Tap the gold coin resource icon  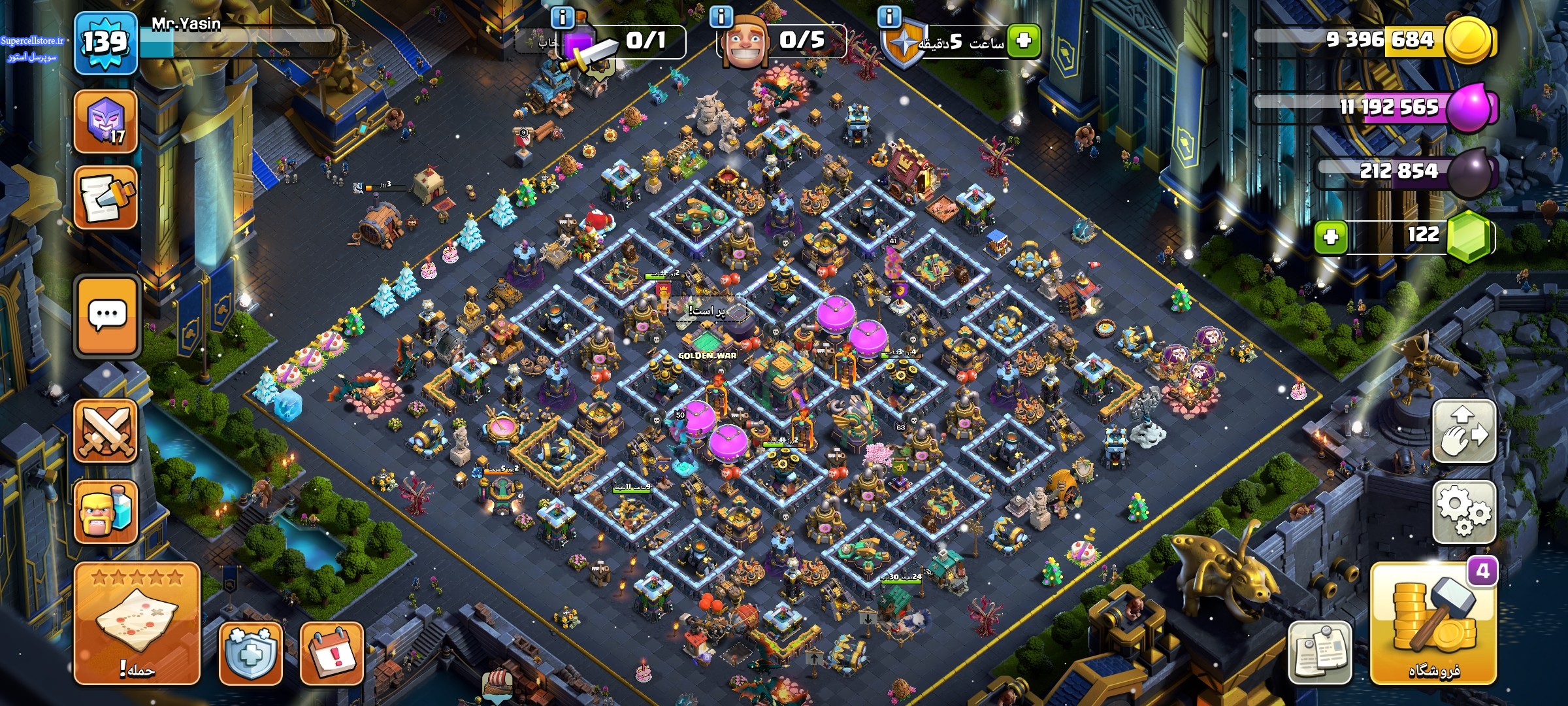coord(1469,39)
